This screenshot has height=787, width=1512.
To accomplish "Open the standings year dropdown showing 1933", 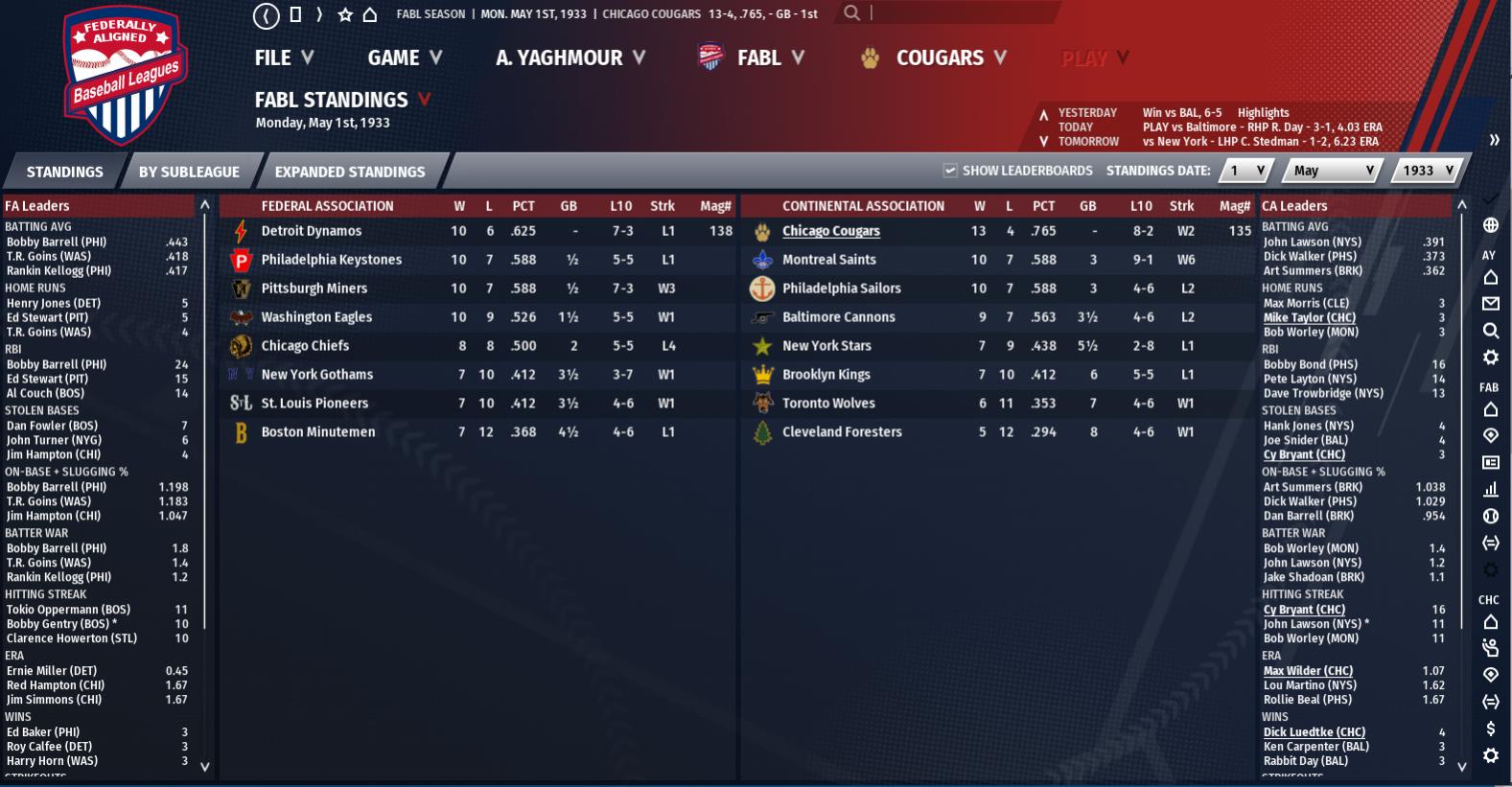I will click(x=1428, y=171).
